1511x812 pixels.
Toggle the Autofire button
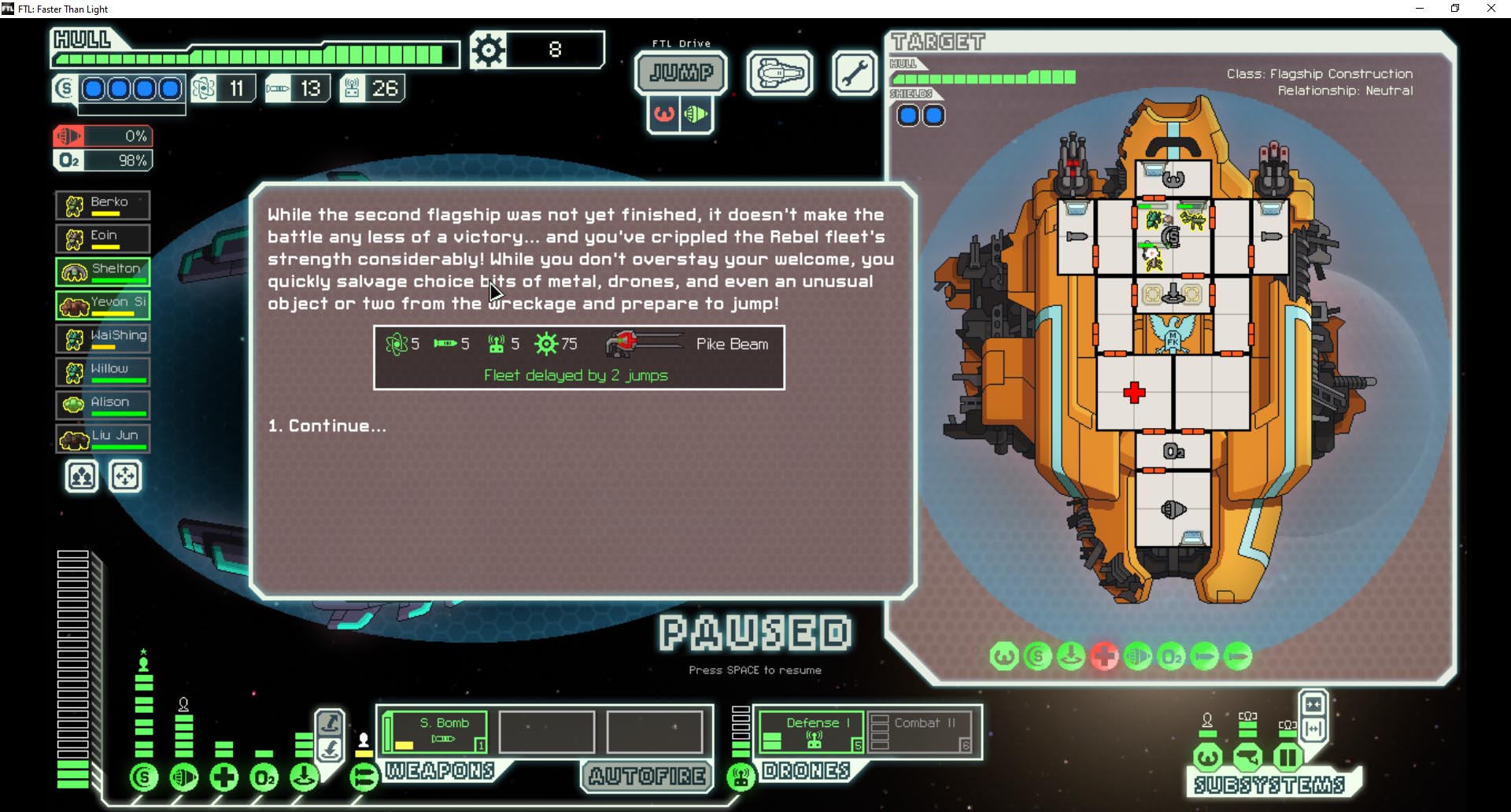pyautogui.click(x=647, y=777)
